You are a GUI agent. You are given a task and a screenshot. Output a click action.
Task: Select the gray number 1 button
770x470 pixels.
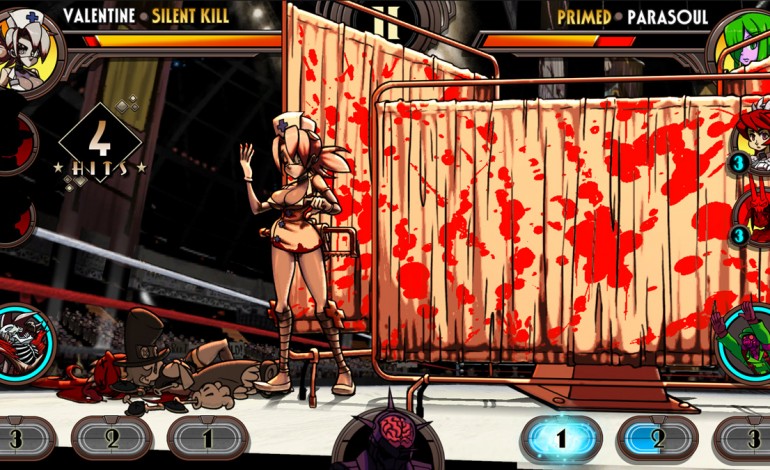207,437
